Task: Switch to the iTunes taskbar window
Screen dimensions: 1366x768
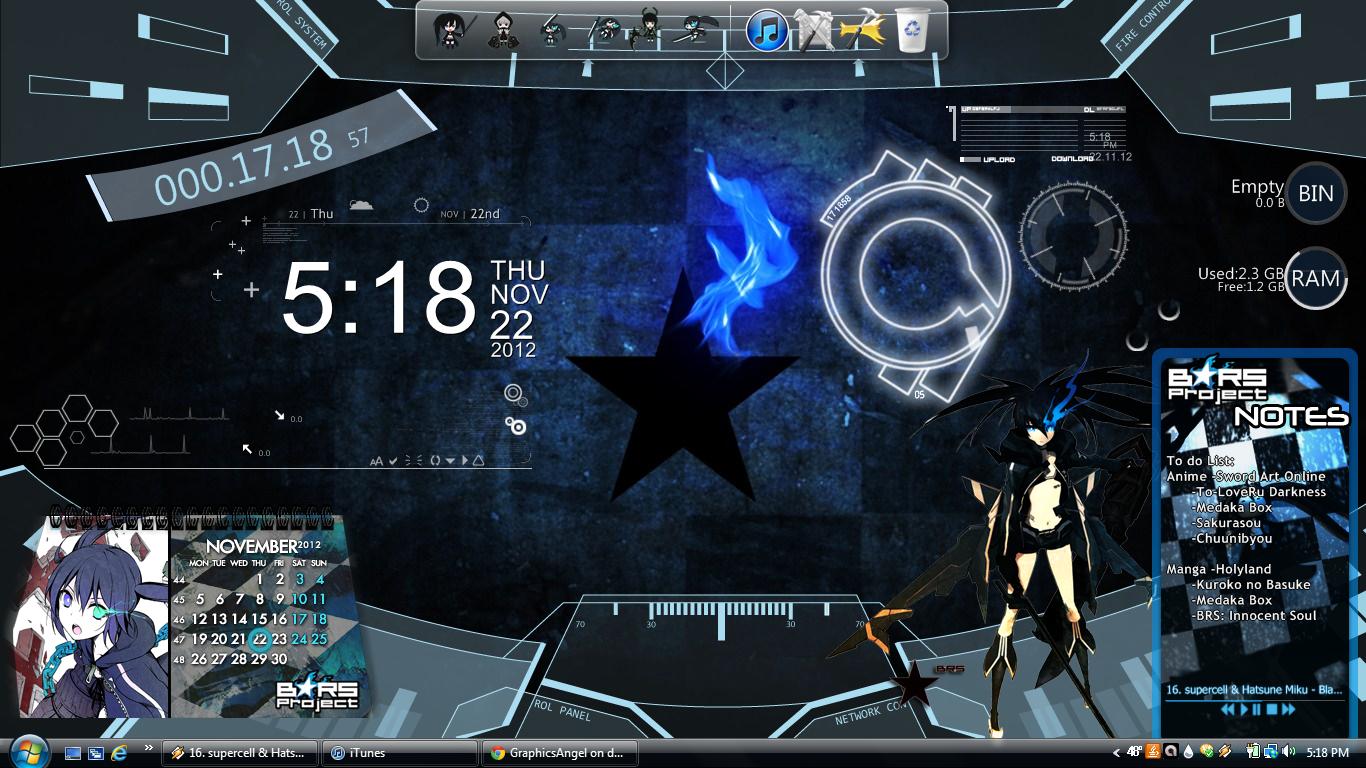Action: (x=401, y=753)
